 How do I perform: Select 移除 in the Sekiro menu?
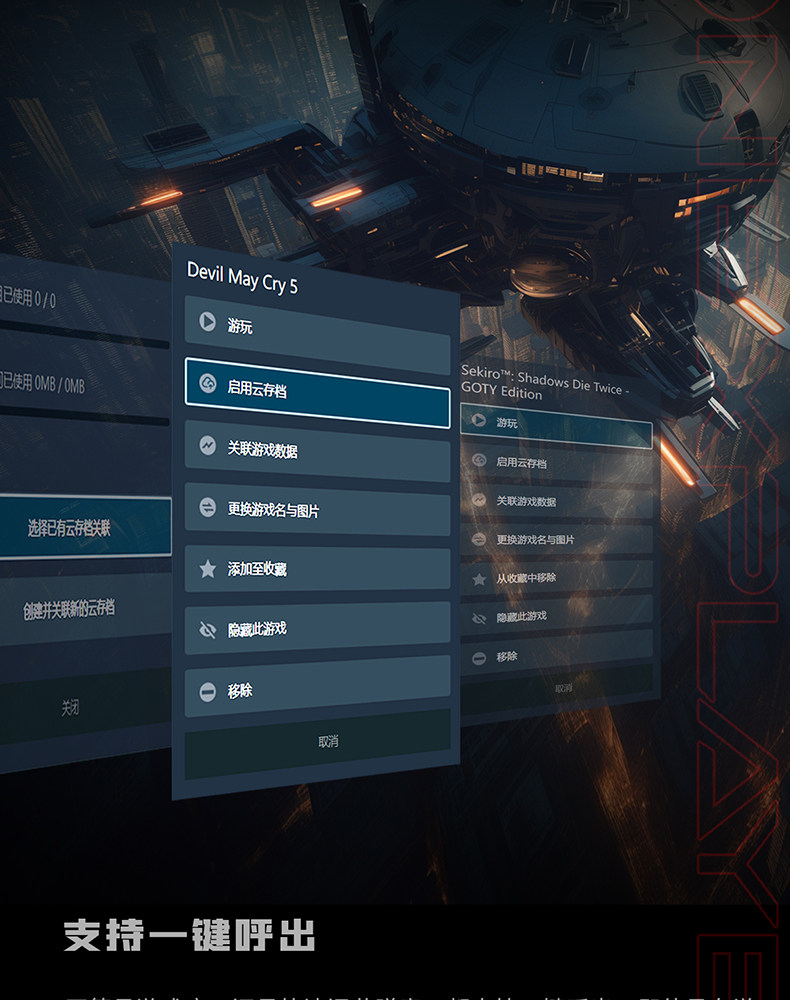556,657
